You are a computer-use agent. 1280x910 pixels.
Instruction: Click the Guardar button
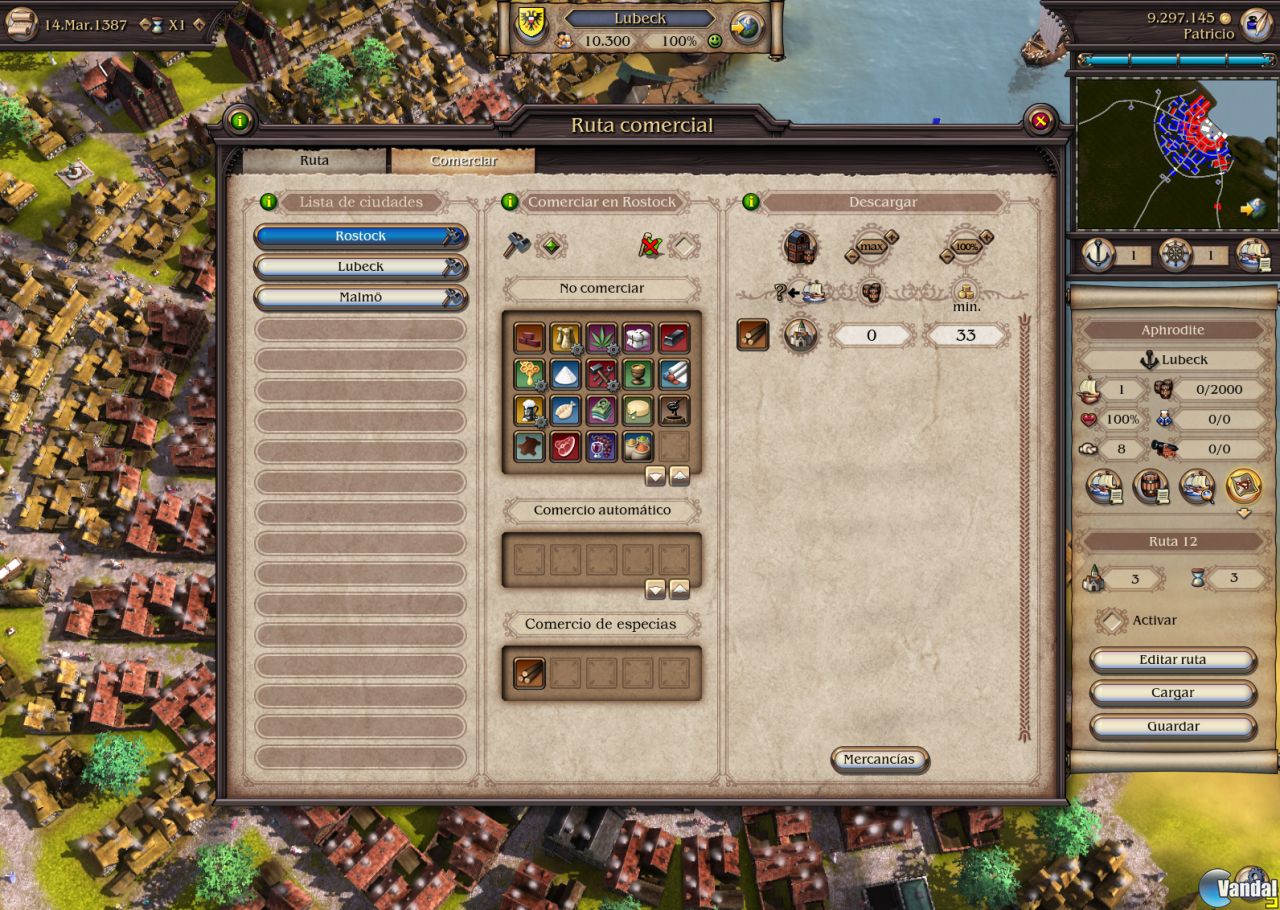click(x=1172, y=727)
